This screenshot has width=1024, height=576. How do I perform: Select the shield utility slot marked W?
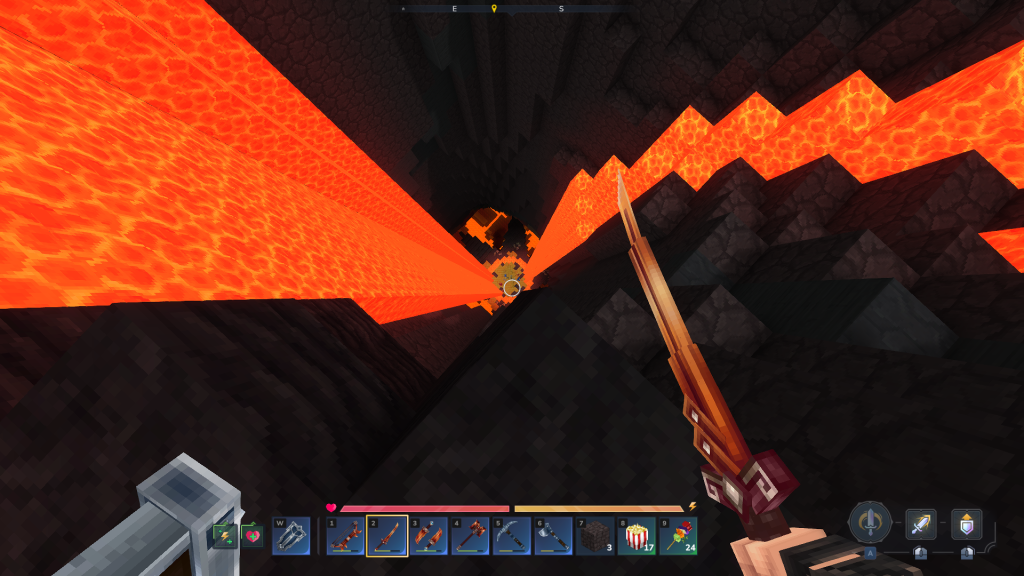tap(291, 536)
